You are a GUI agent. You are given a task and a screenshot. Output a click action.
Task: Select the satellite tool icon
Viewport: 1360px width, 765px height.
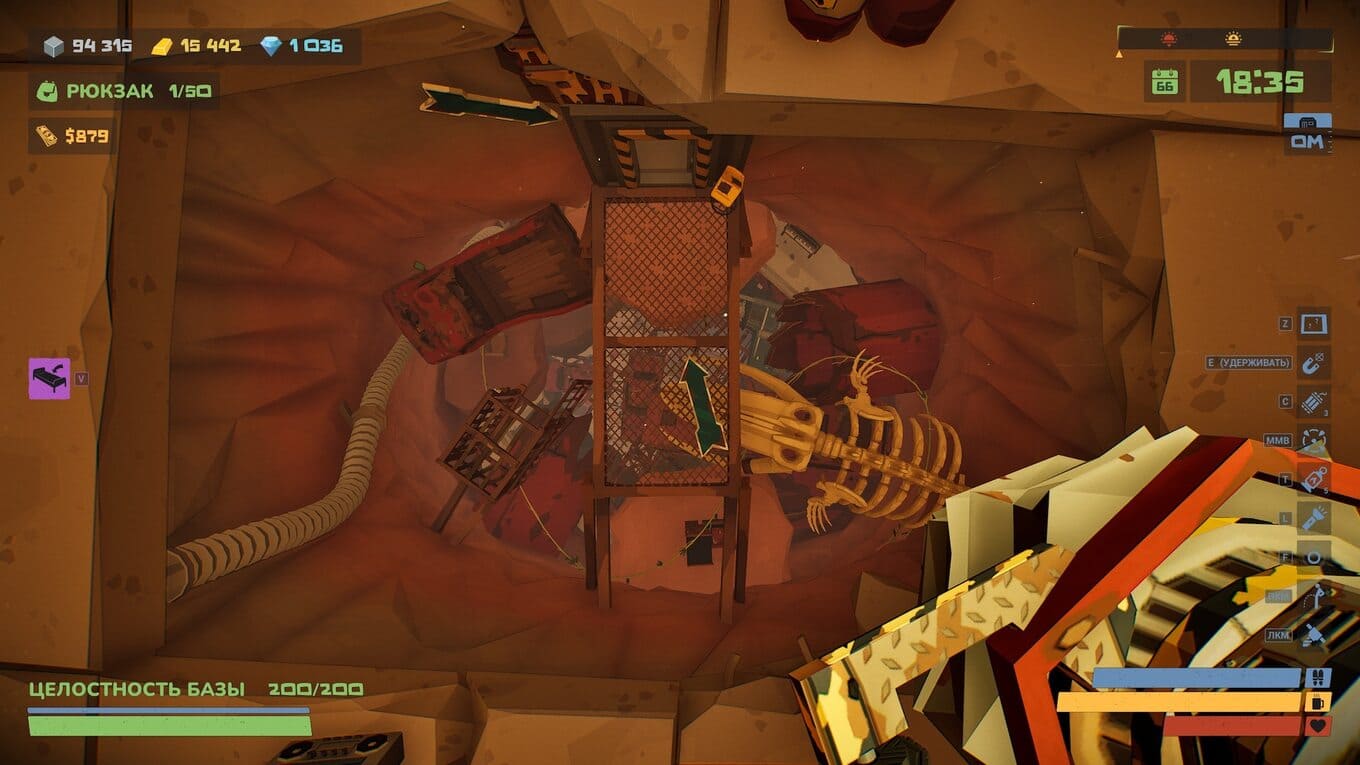1313,635
